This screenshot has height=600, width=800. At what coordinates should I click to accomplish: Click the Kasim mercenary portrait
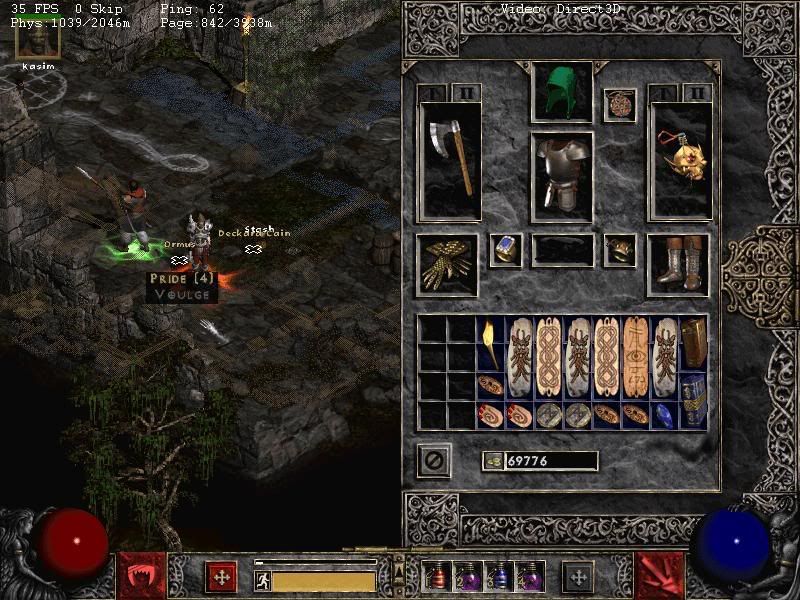[x=37, y=38]
